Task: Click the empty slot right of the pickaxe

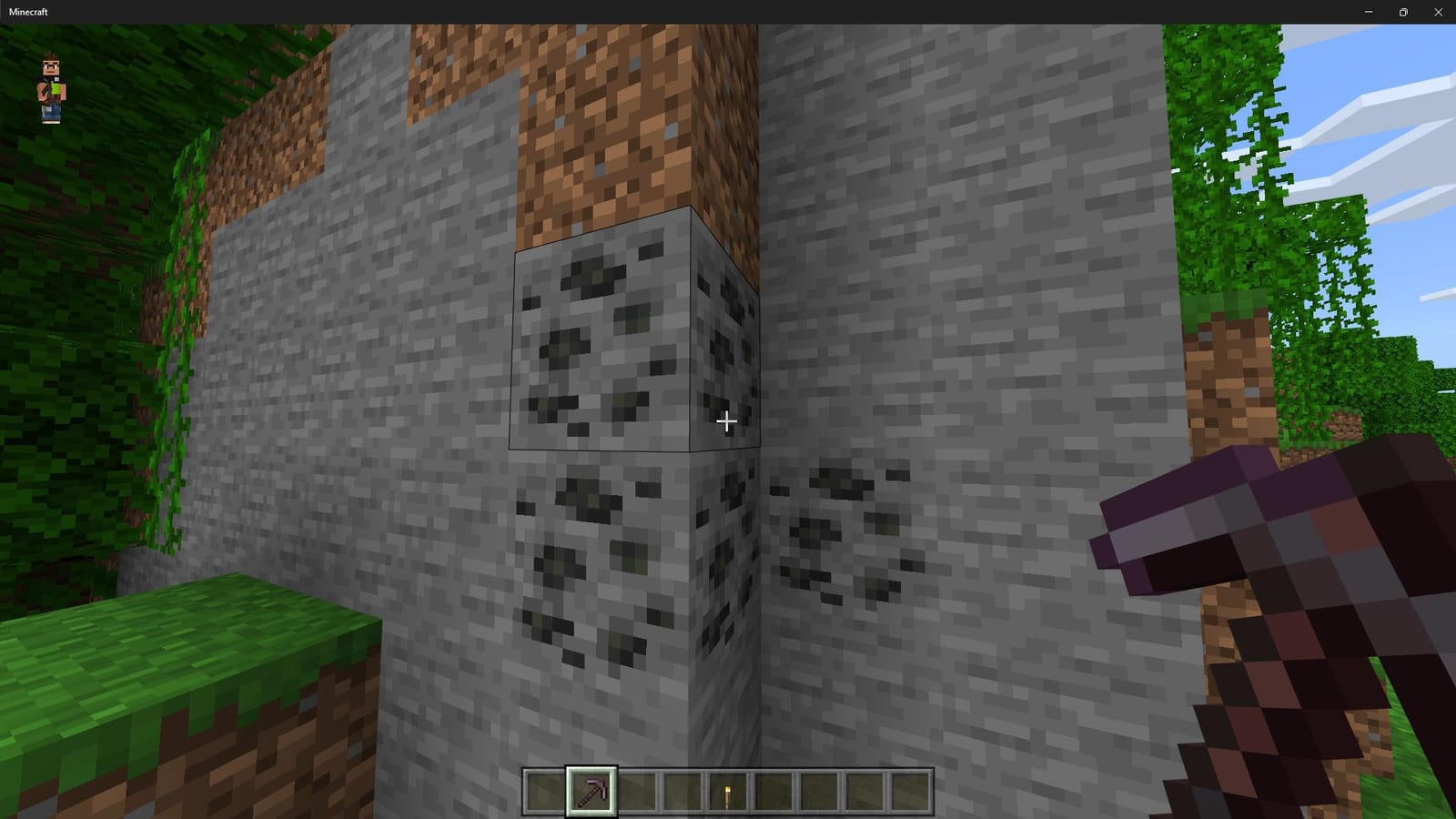Action: tap(638, 790)
